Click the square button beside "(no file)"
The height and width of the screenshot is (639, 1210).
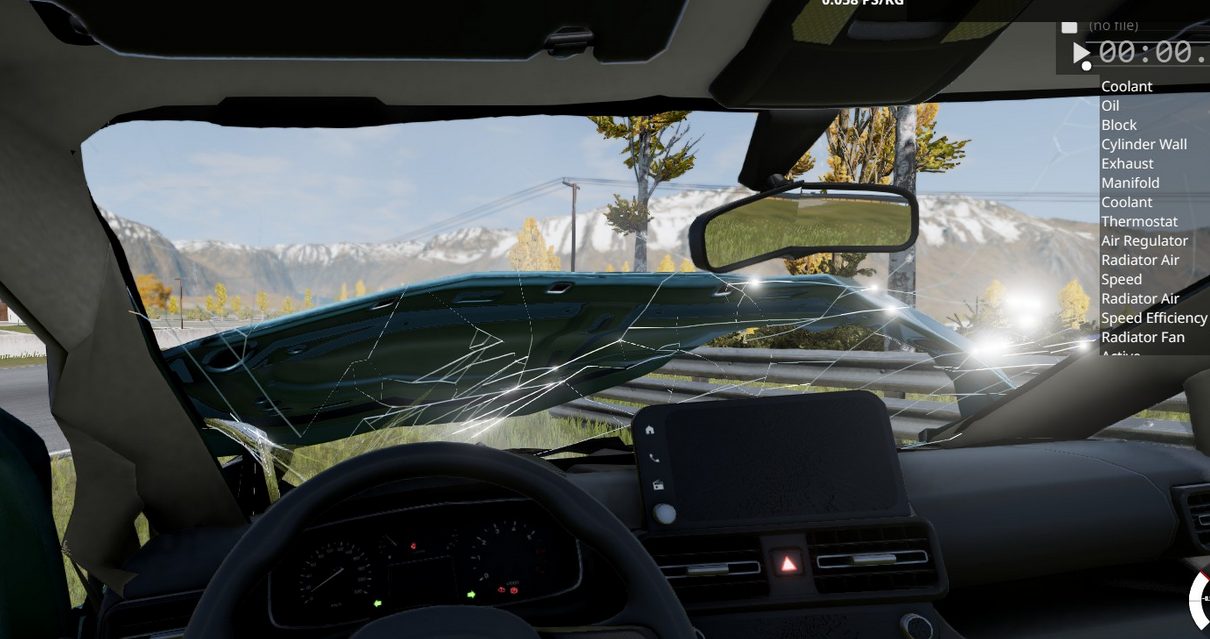point(1069,26)
